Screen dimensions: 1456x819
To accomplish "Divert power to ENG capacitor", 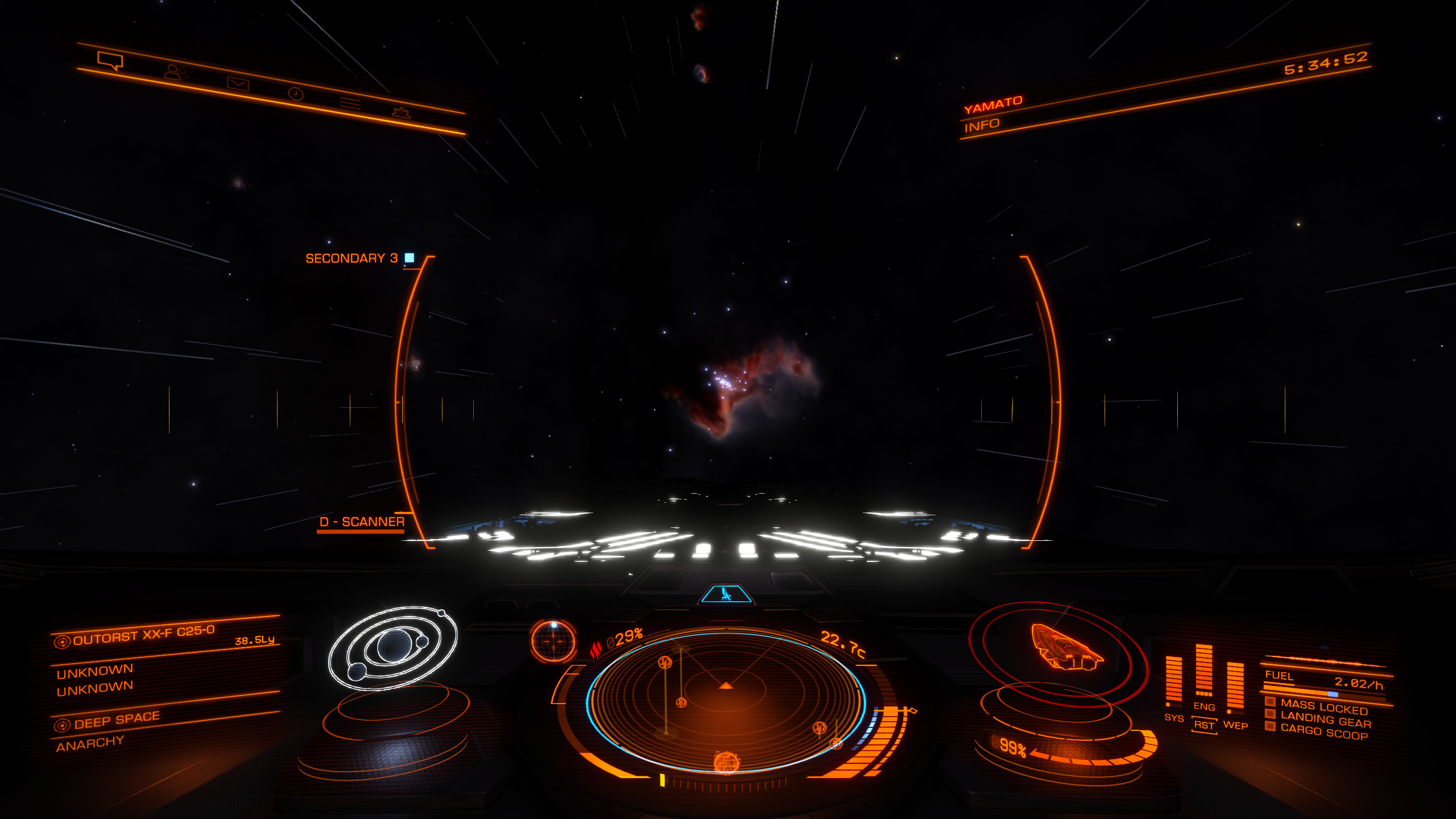I will coord(1204,706).
